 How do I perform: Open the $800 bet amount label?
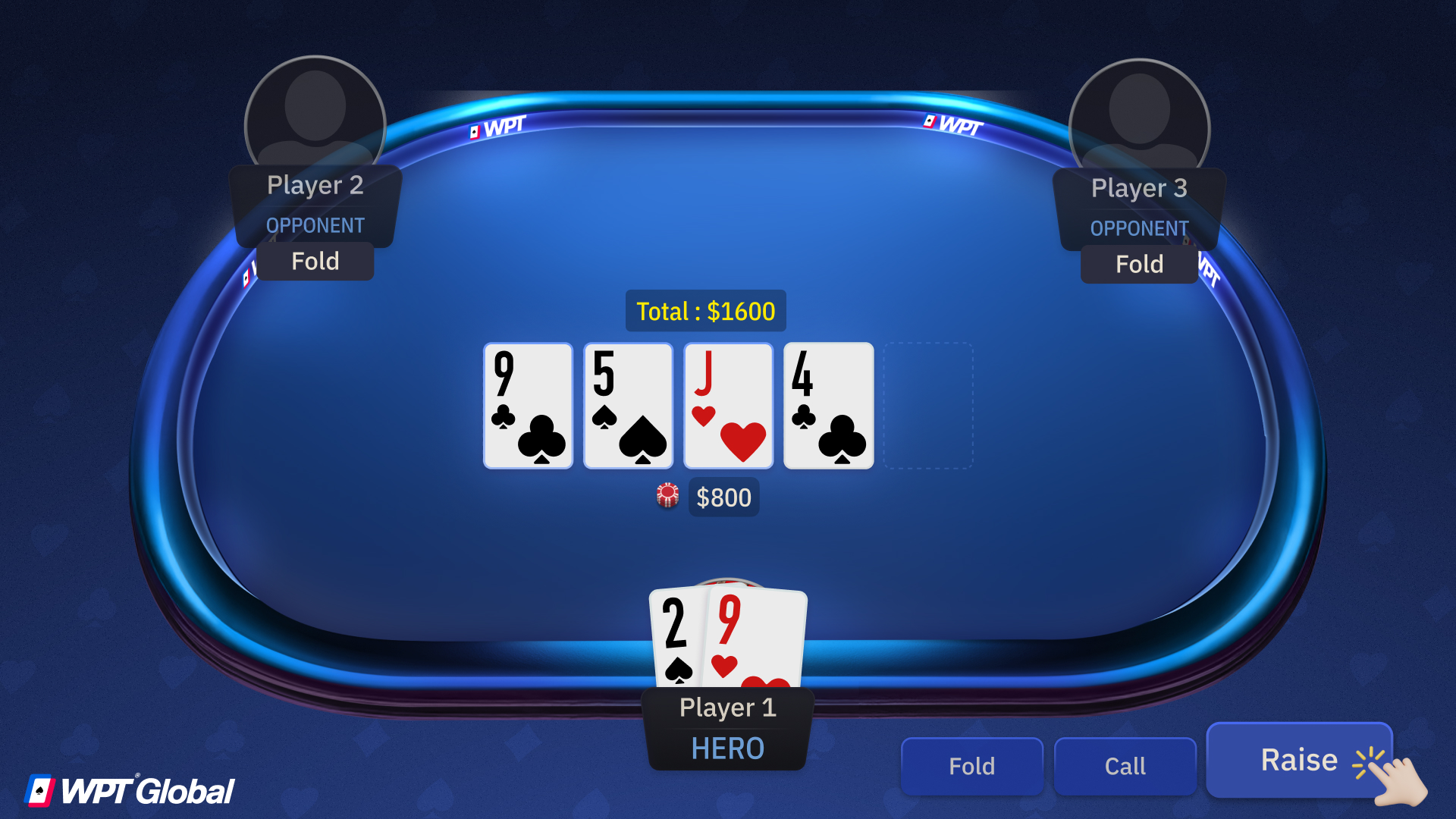(723, 497)
